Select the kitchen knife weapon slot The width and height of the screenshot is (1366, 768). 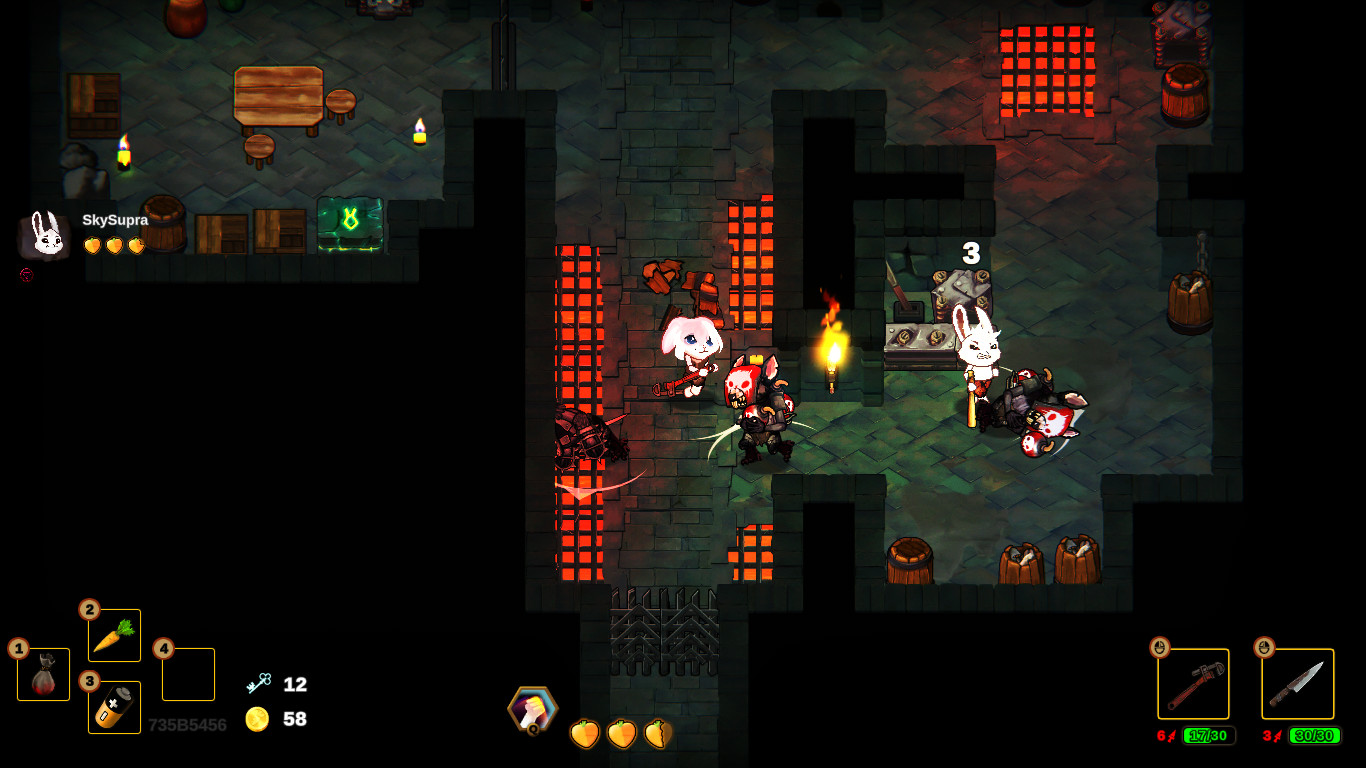1297,683
